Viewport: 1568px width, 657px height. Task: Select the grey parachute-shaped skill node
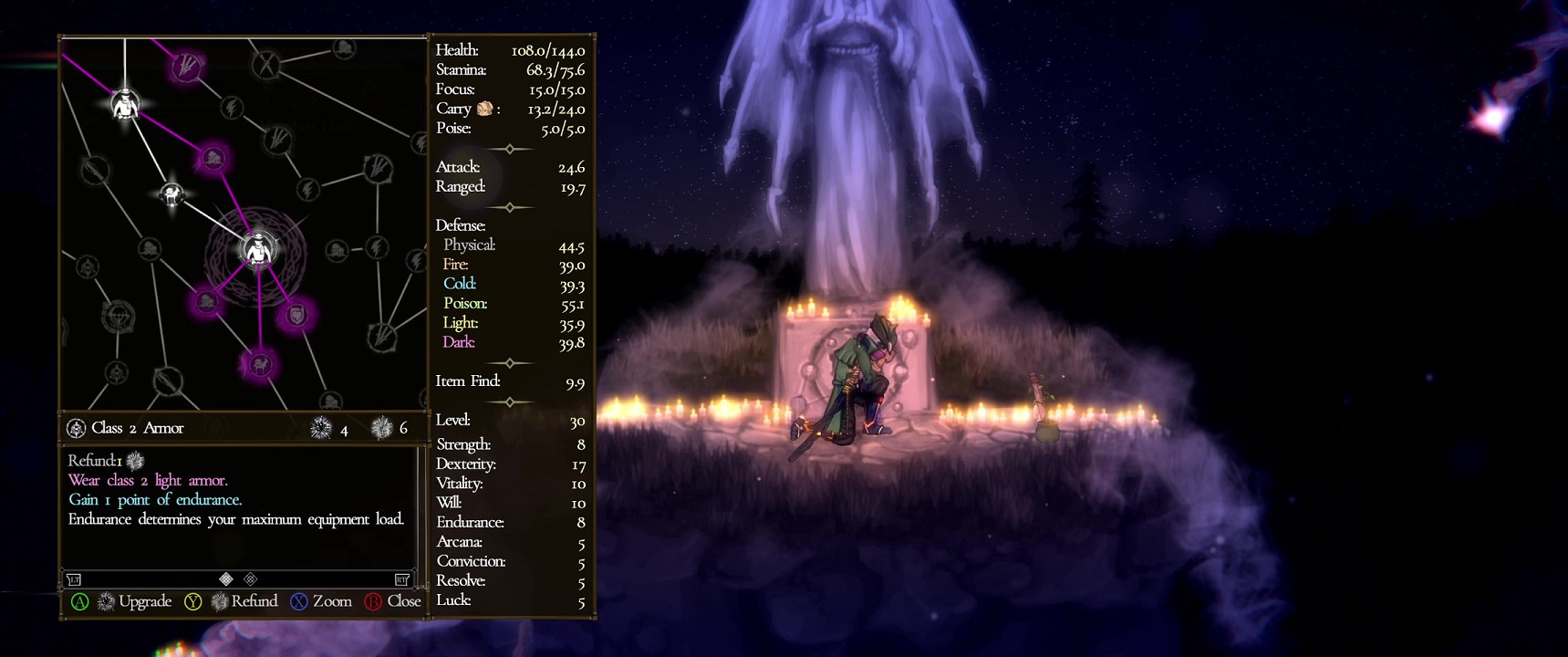point(119,317)
